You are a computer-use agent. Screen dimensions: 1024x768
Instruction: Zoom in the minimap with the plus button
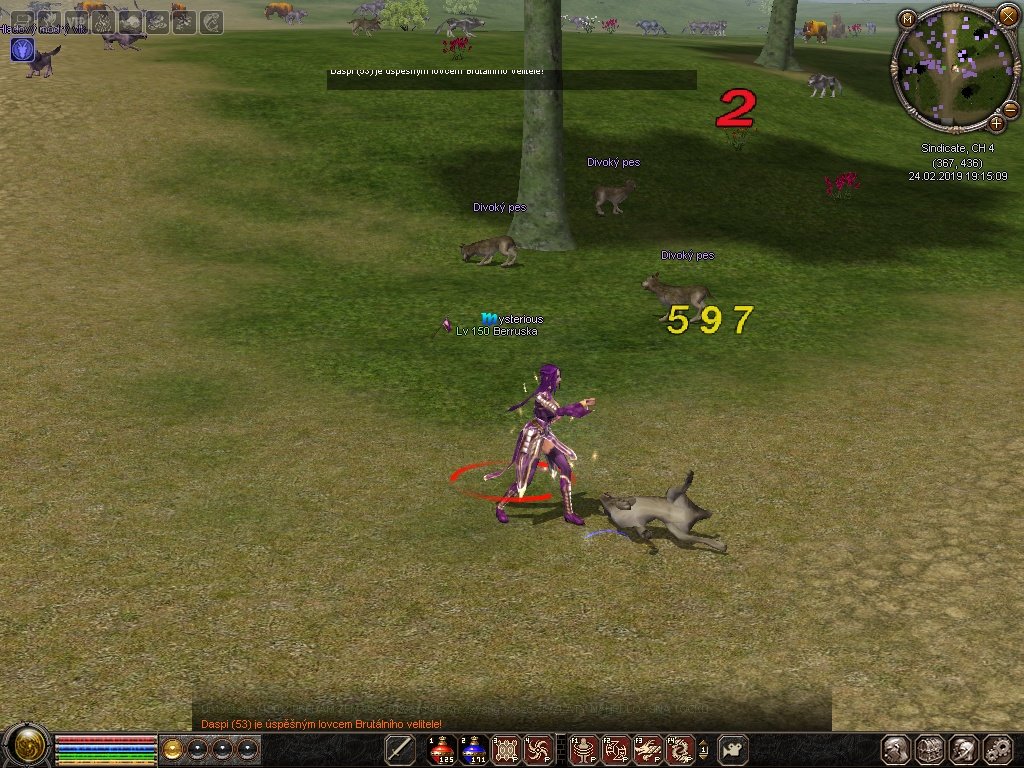tap(996, 123)
